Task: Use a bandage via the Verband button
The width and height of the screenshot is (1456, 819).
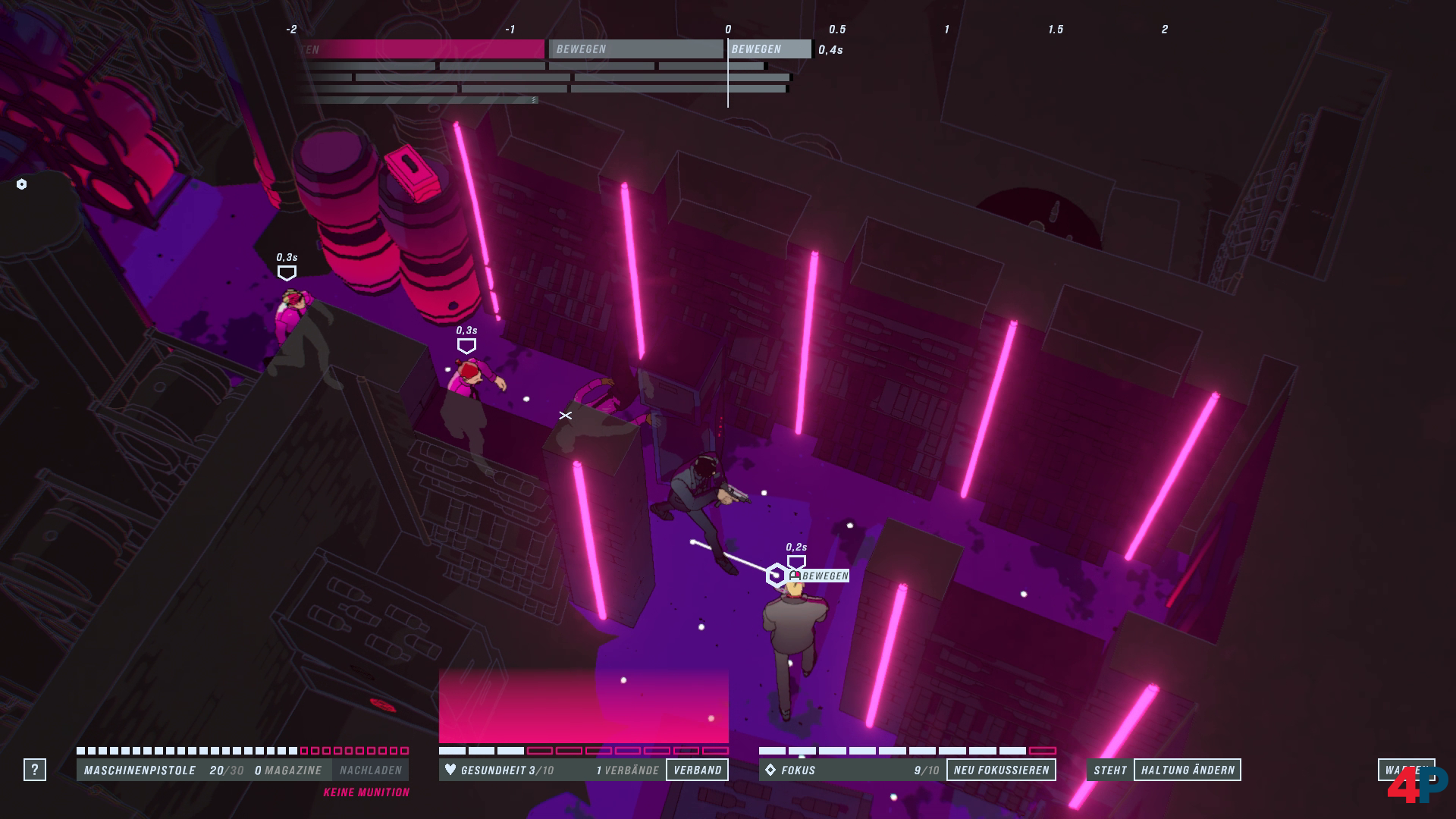Action: [697, 770]
